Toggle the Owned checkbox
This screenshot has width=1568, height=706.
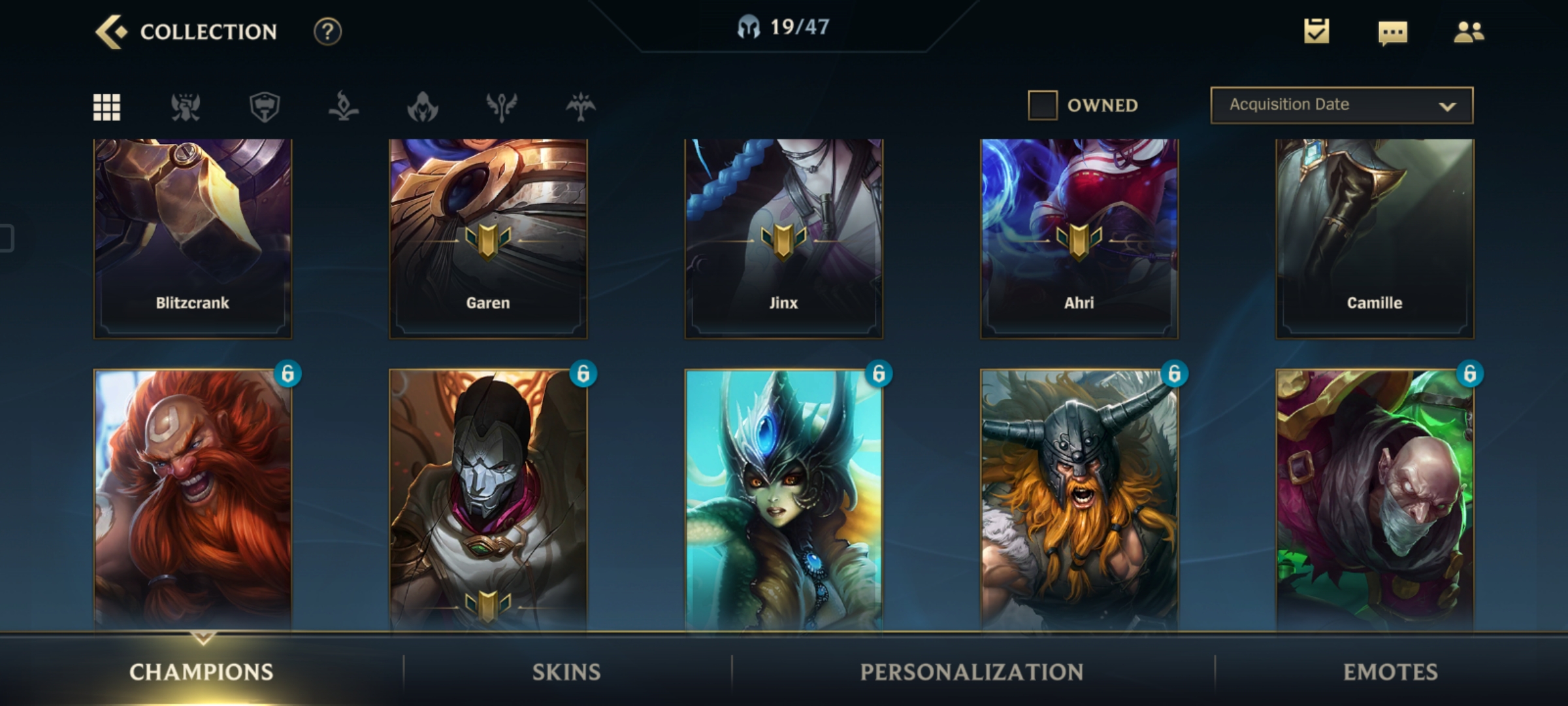[1043, 105]
